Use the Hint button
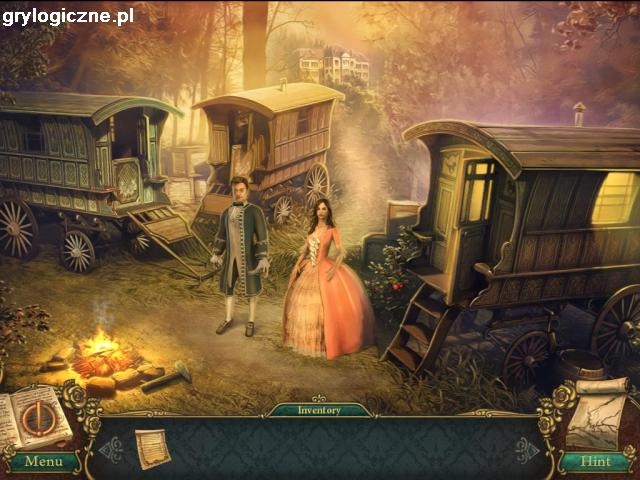 click(x=597, y=461)
